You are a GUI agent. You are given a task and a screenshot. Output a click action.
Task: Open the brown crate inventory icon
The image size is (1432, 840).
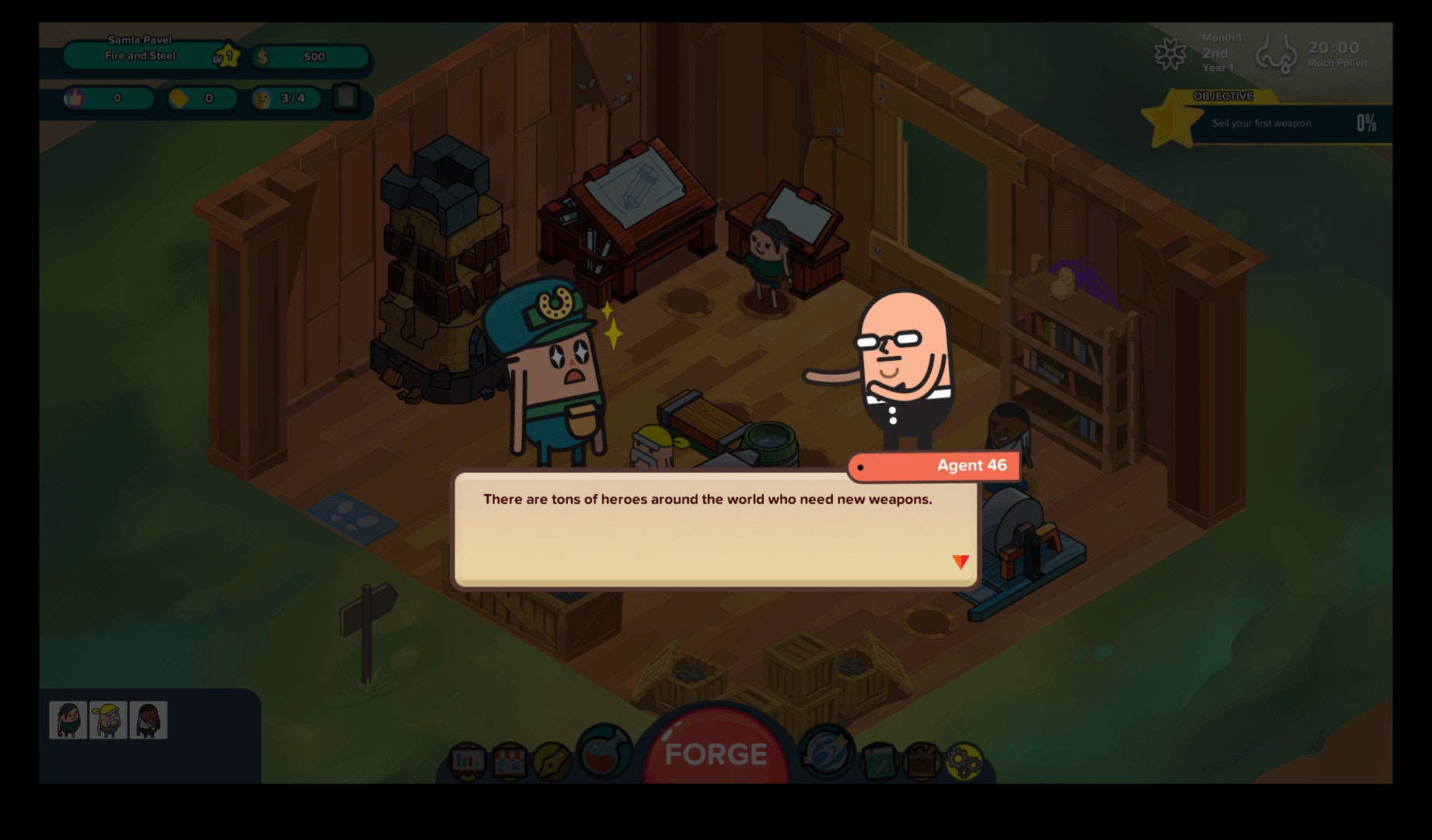(x=922, y=761)
